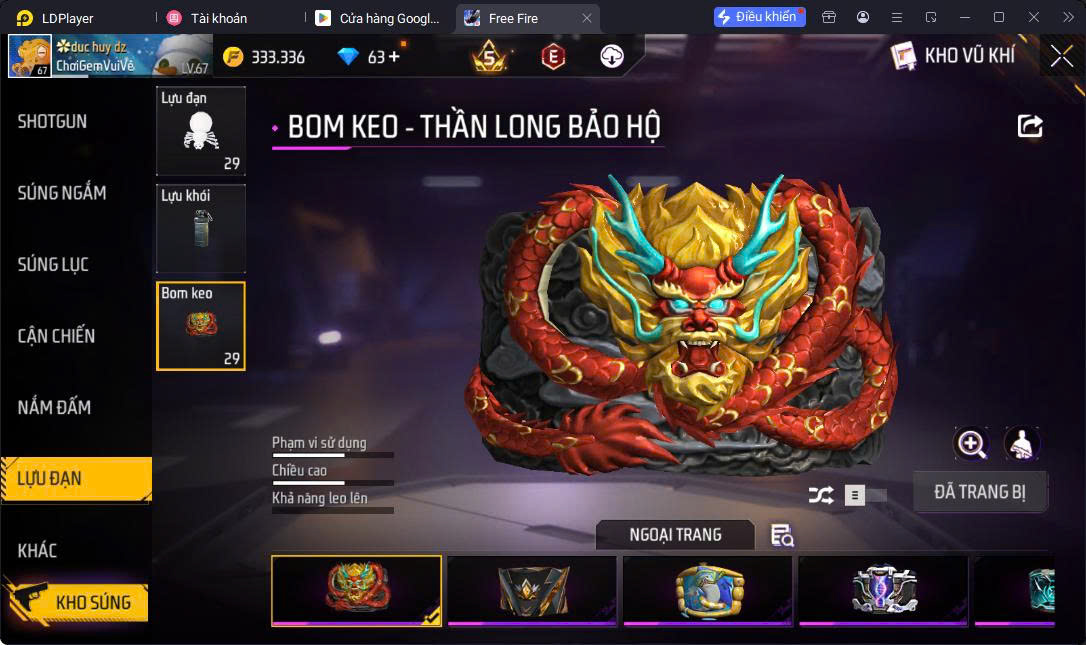
Task: Click the Đã Trang Bị button
Action: coord(980,492)
